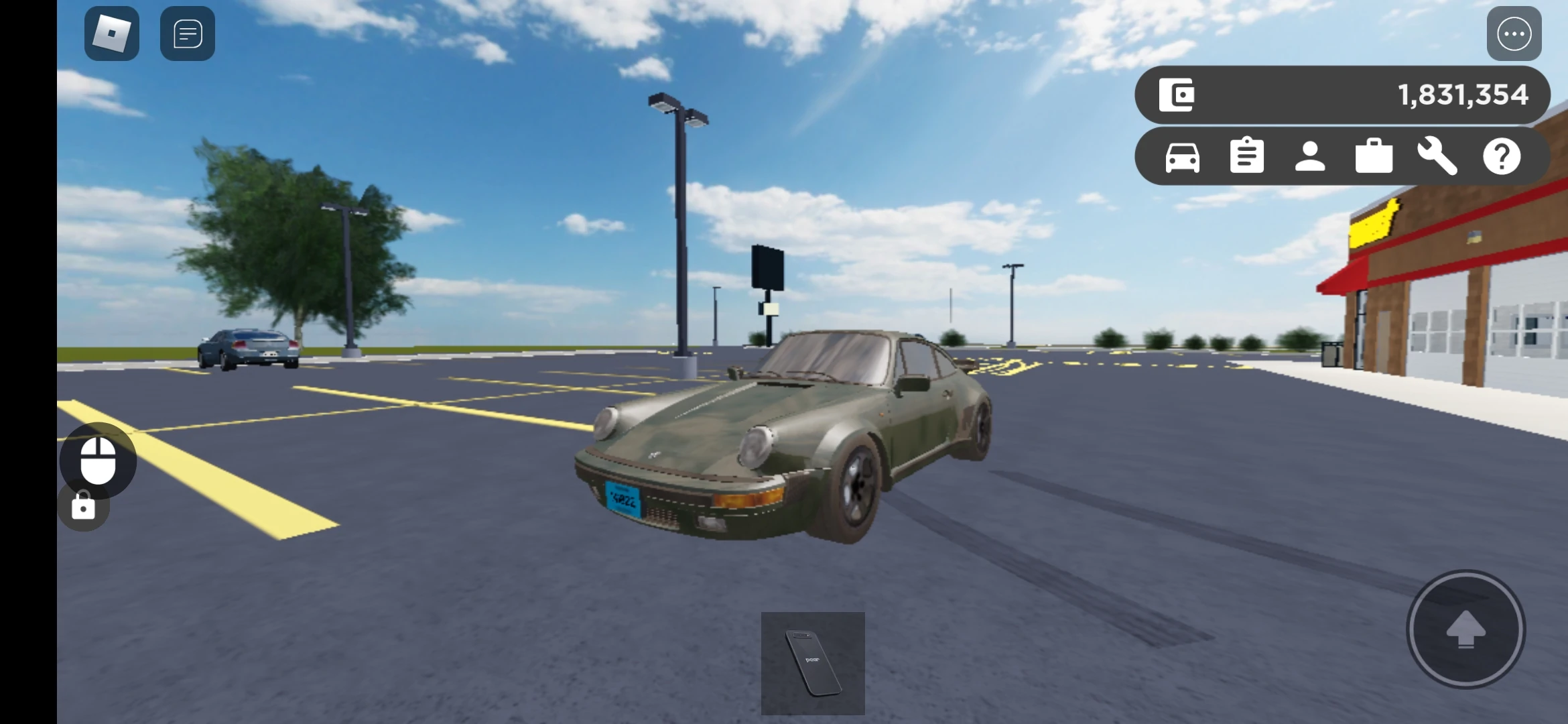Toggle the mouse camera mode button
The height and width of the screenshot is (724, 1568).
(98, 460)
